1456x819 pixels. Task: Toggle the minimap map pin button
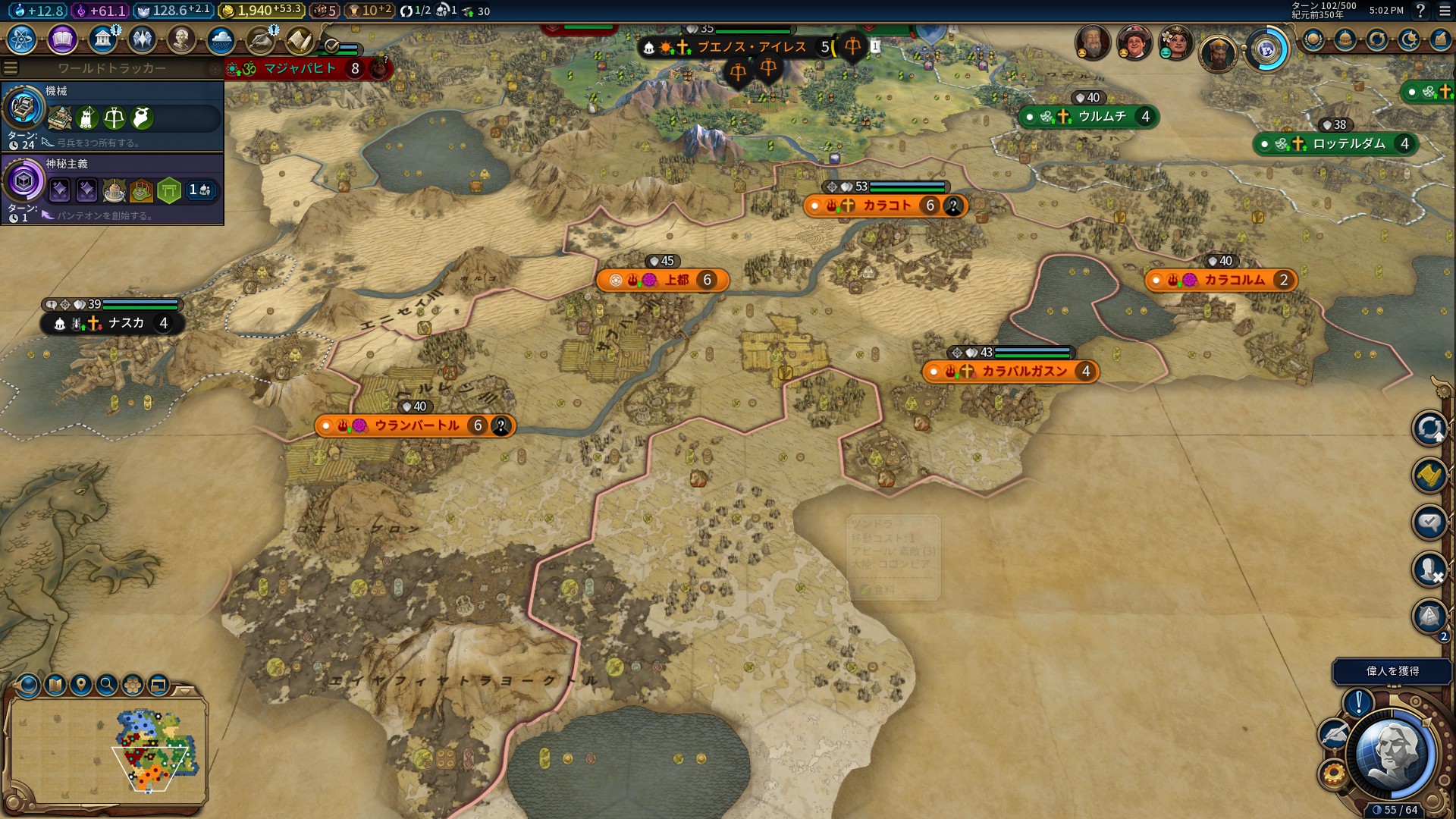click(80, 685)
